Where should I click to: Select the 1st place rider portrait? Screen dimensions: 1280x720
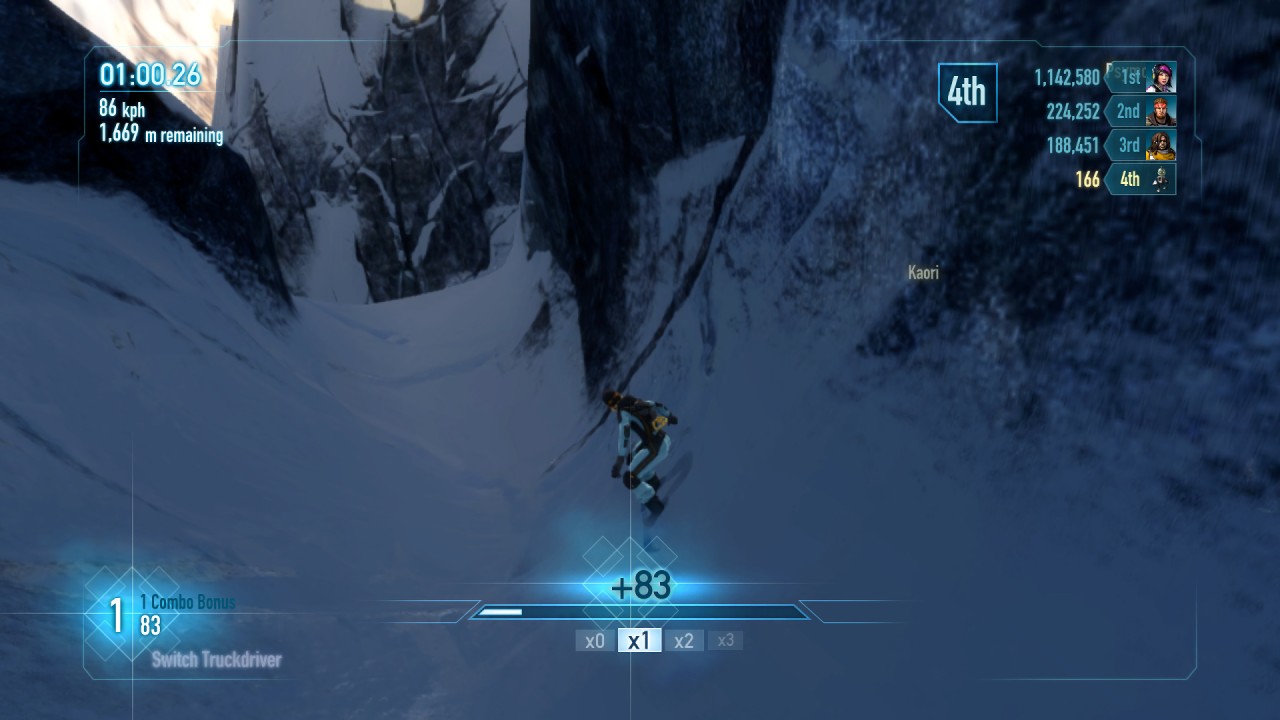[x=1161, y=77]
